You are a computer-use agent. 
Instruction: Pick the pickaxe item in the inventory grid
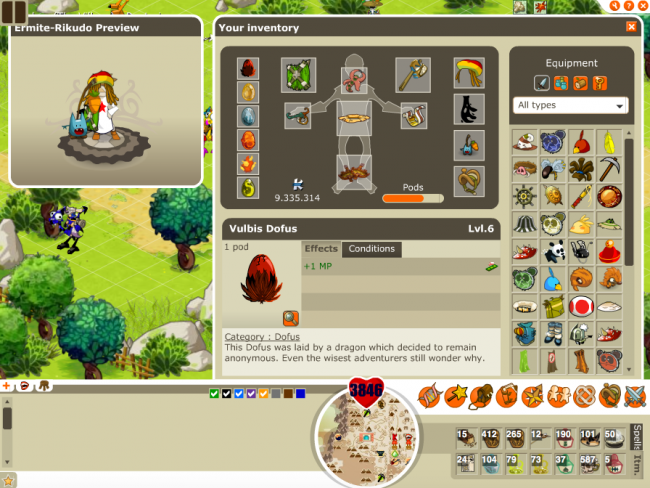point(608,168)
